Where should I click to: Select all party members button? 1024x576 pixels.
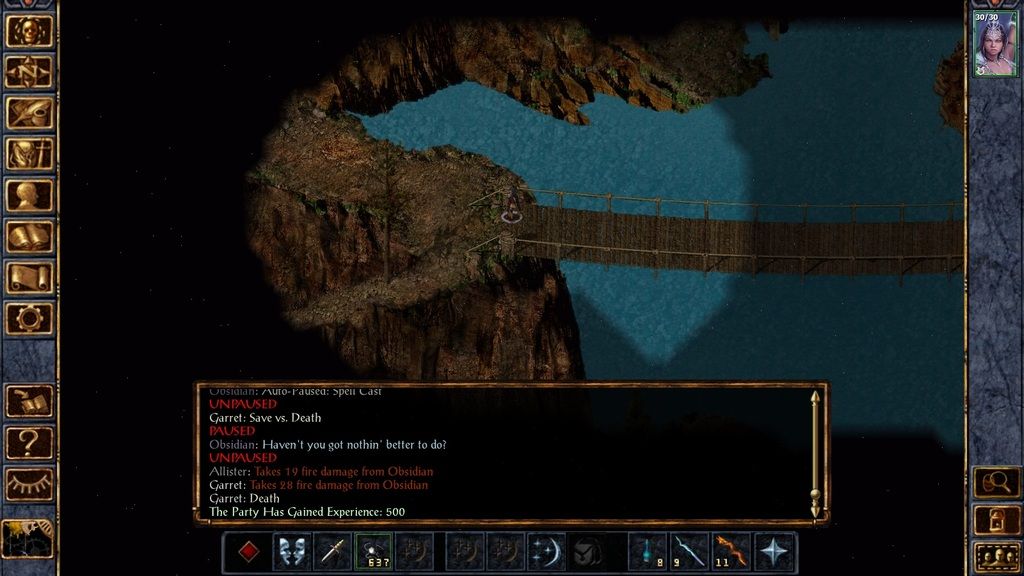pyautogui.click(x=996, y=555)
